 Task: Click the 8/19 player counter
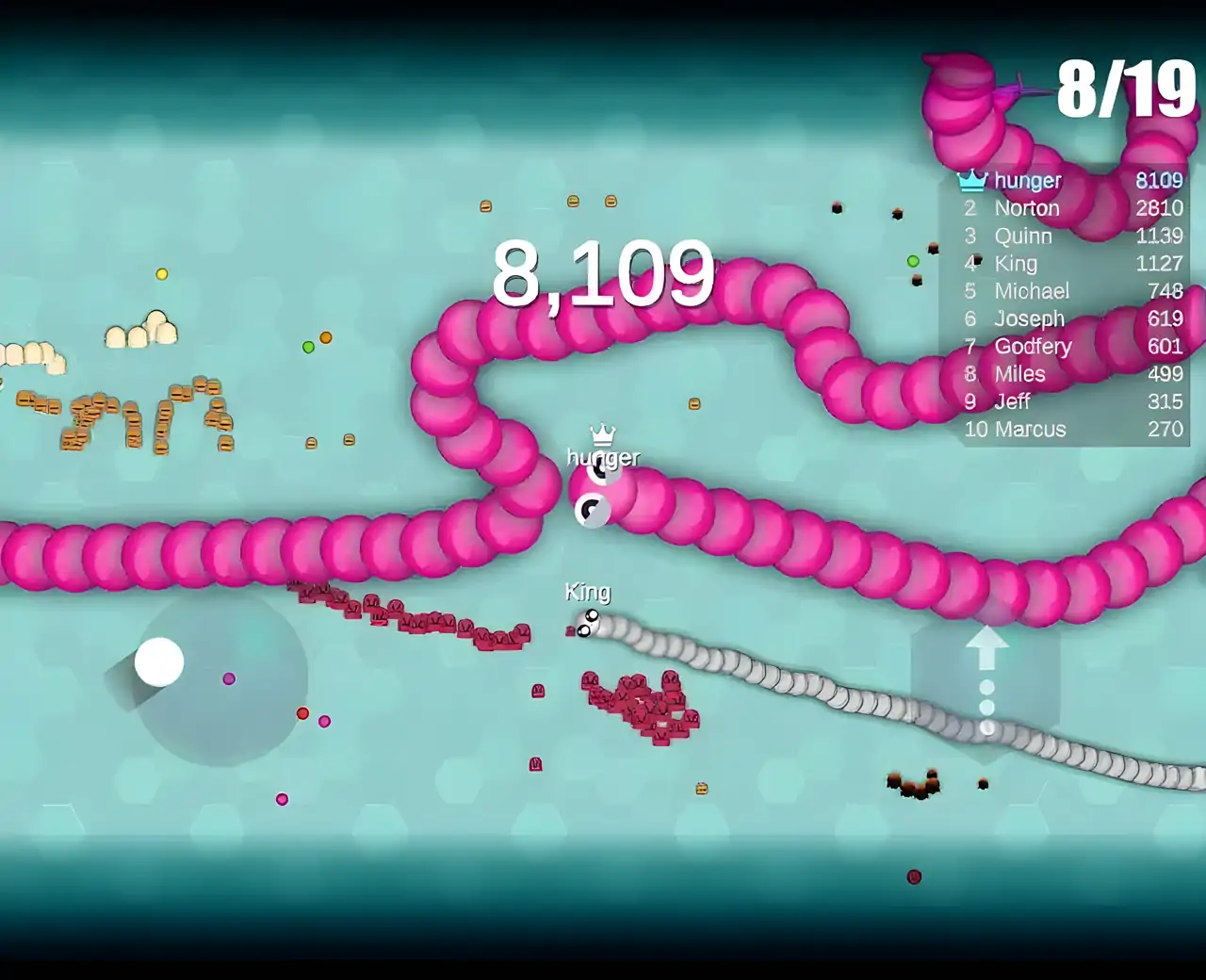click(x=1124, y=88)
